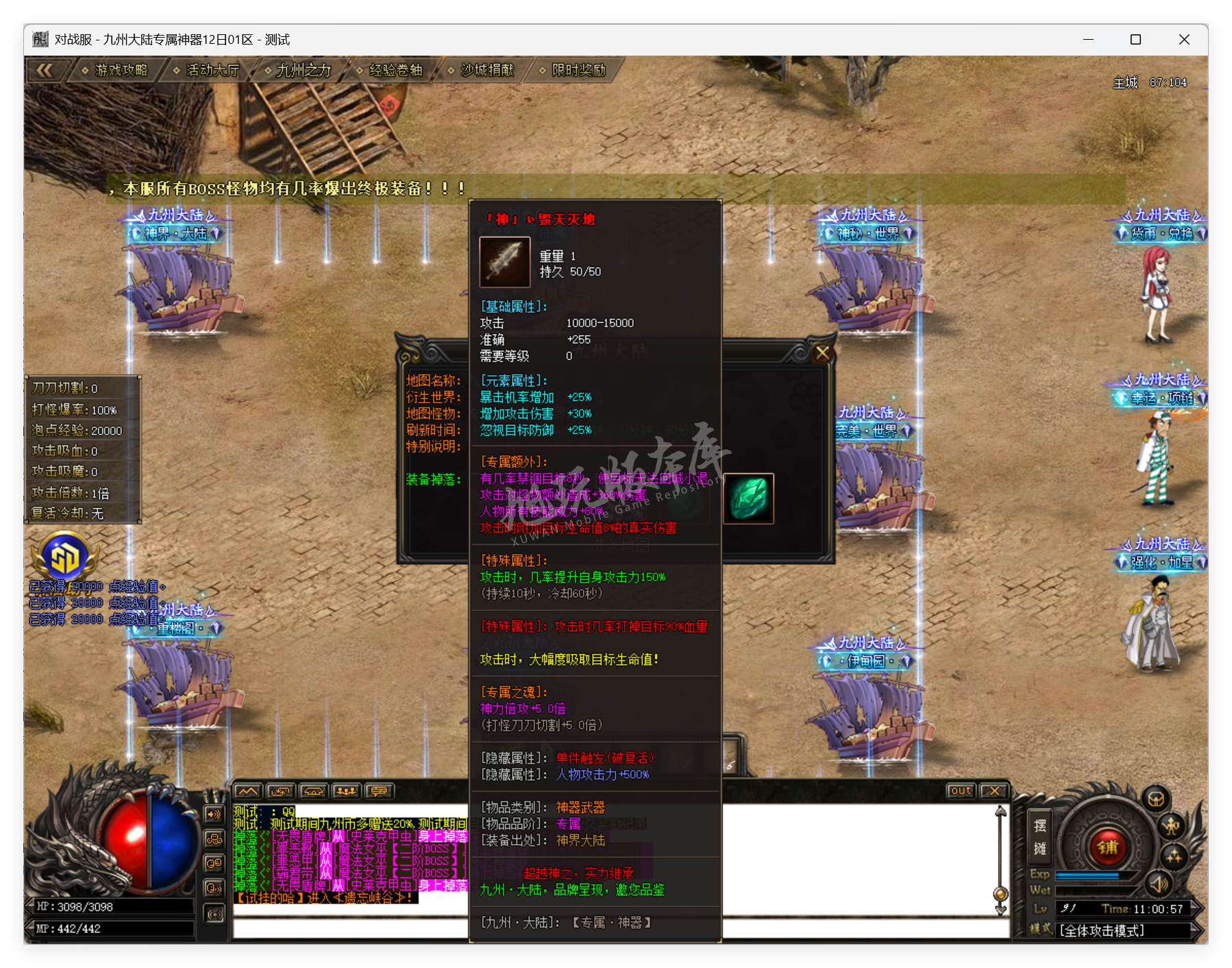Toggle the speaker icon beside the chat window
The height and width of the screenshot is (968, 1232).
coord(214,814)
